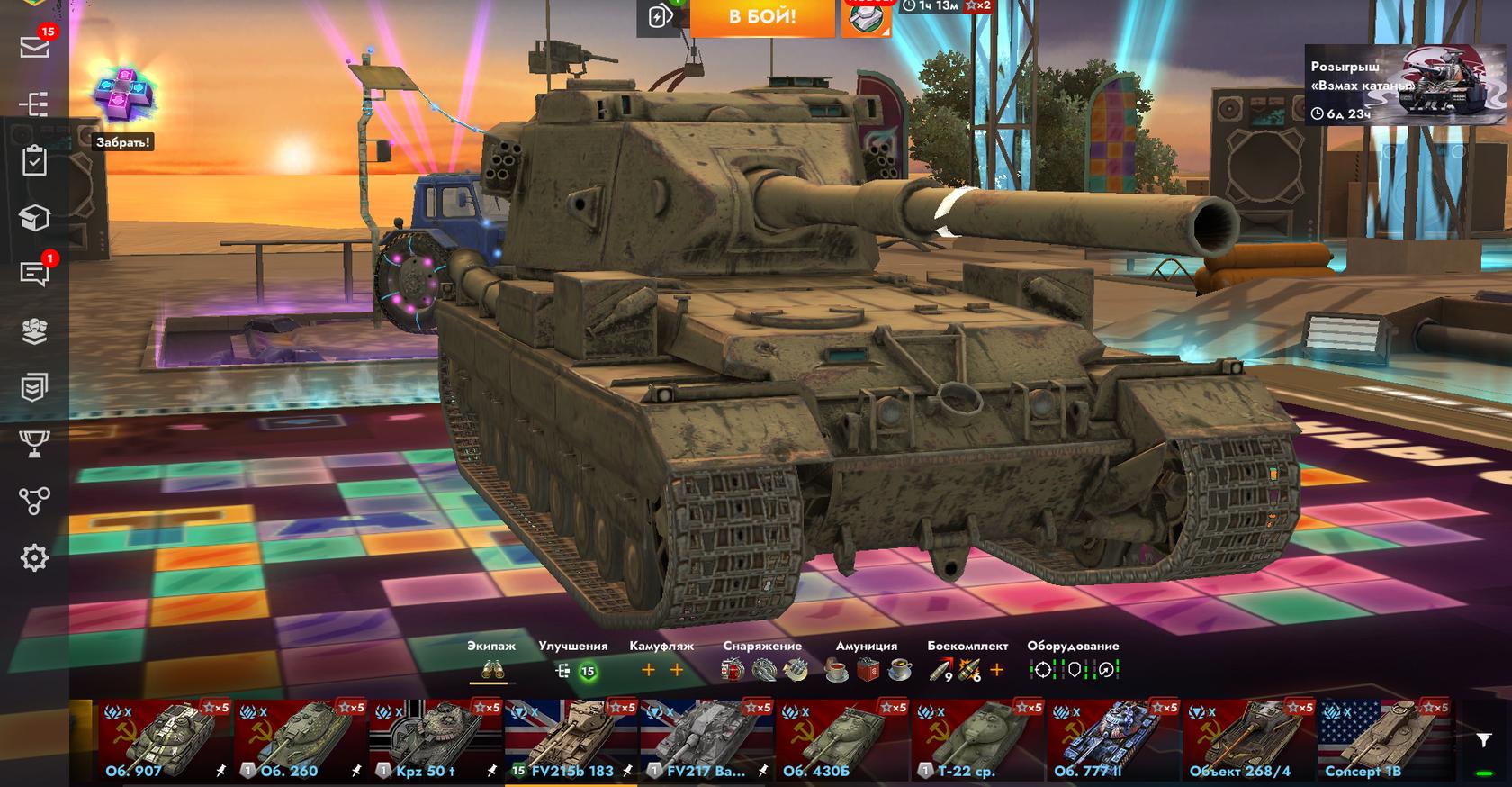Open the tank carousel filter

[x=1483, y=739]
